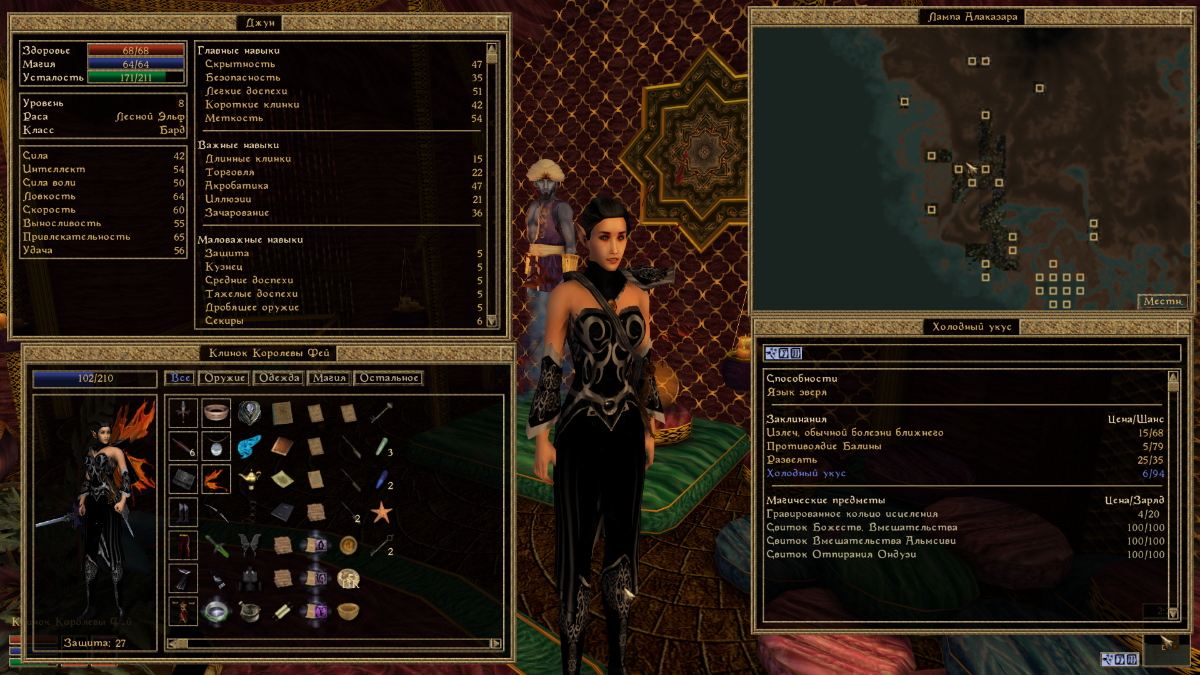Select the green-bladed dagger item
1200x675 pixels.
point(217,545)
